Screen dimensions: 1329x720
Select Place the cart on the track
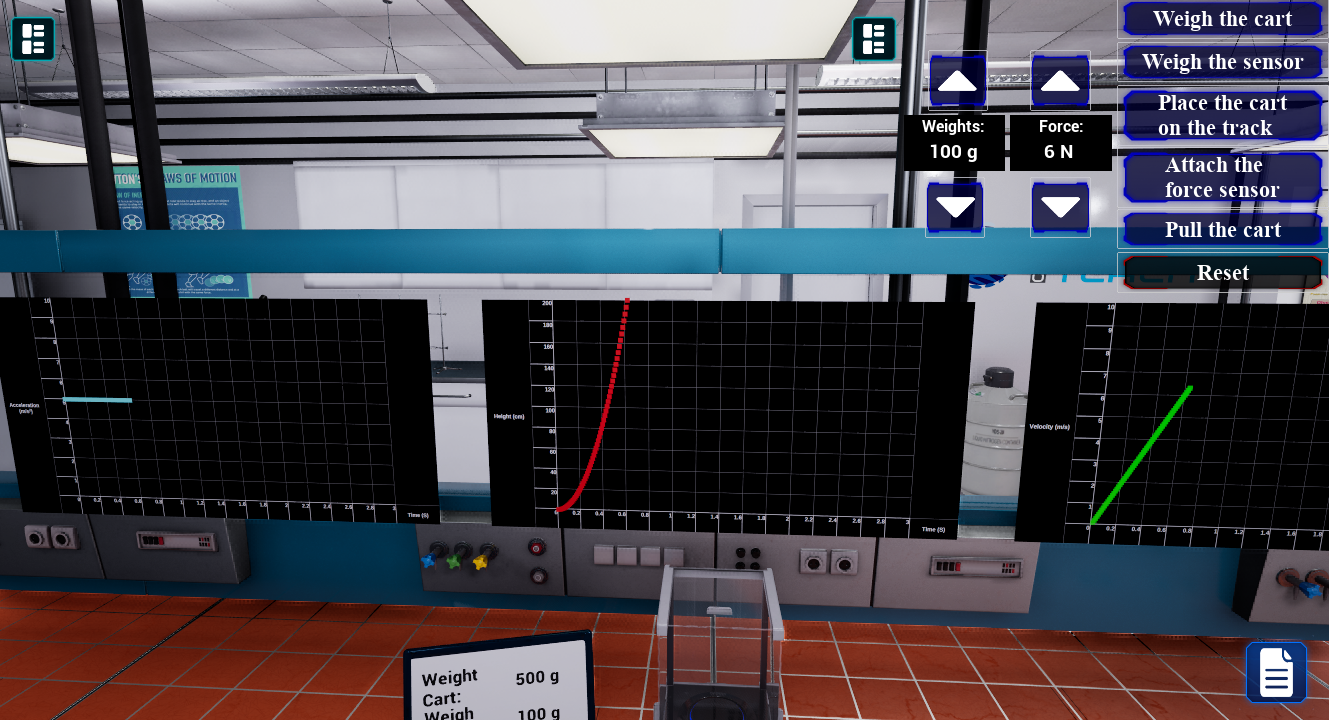1222,113
